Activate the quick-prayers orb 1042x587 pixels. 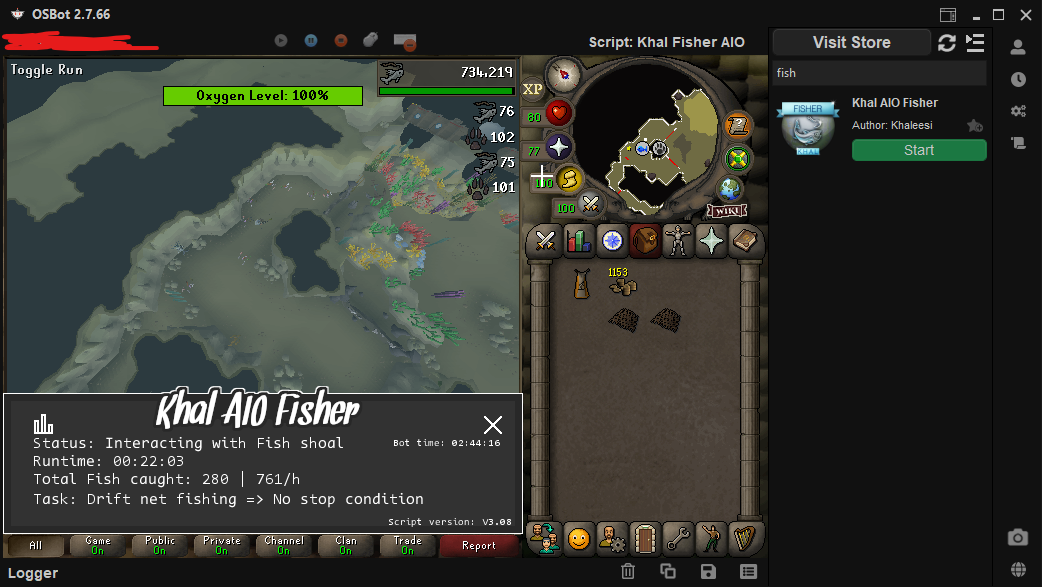tap(558, 148)
